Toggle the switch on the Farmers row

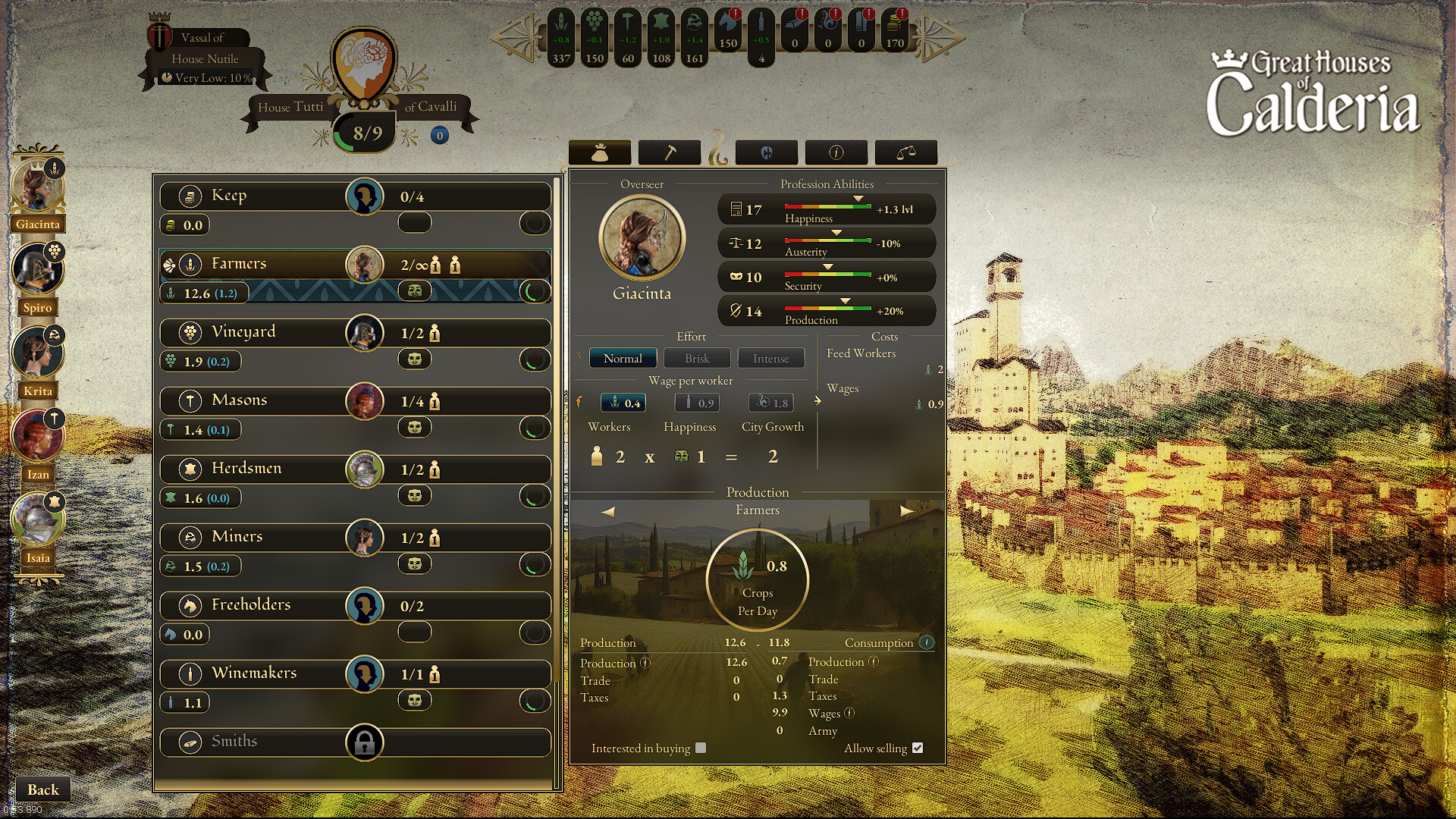coord(536,290)
